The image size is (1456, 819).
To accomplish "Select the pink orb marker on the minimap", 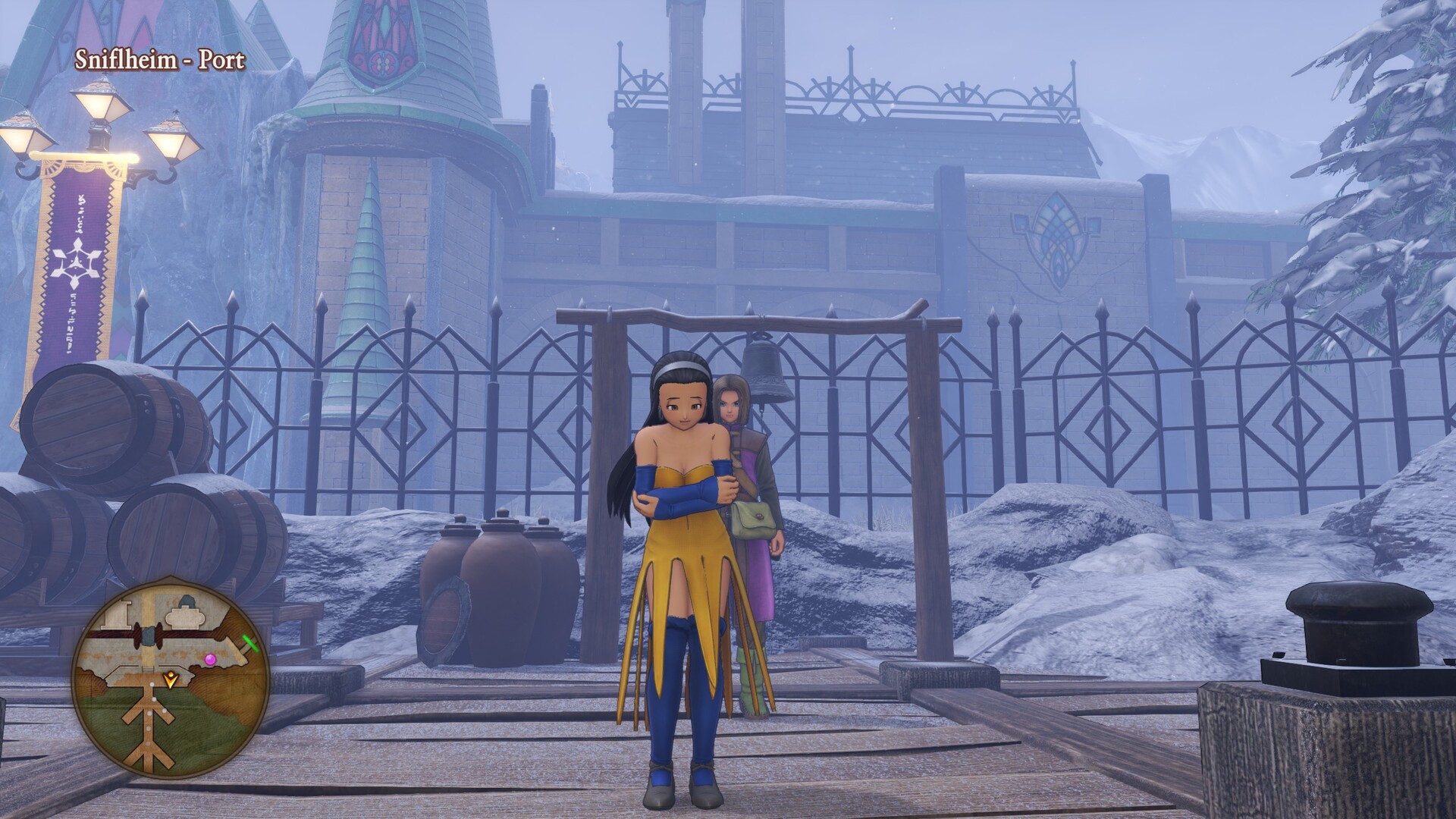I will [x=210, y=659].
